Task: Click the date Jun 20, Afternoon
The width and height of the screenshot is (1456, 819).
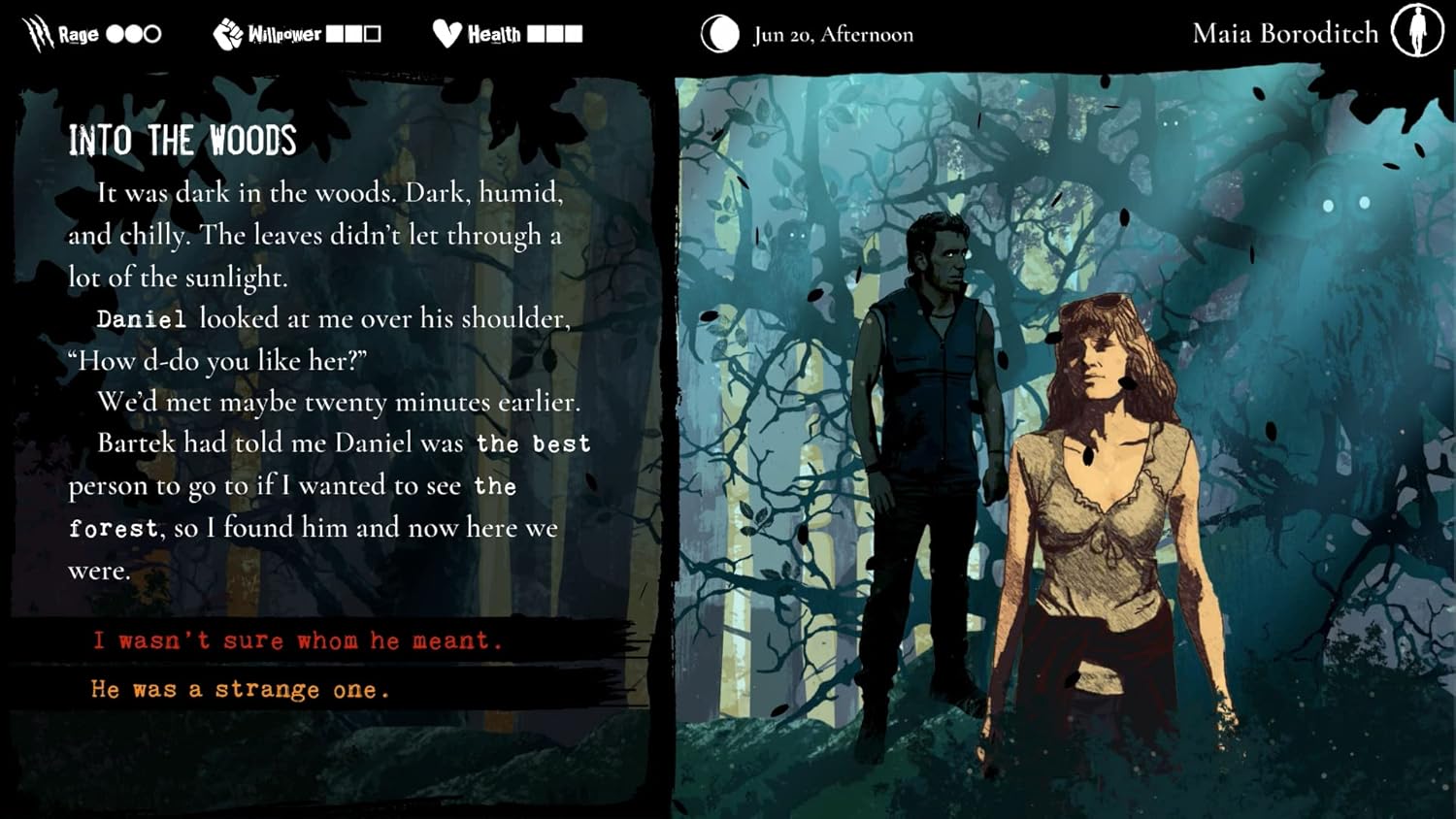Action: (832, 33)
